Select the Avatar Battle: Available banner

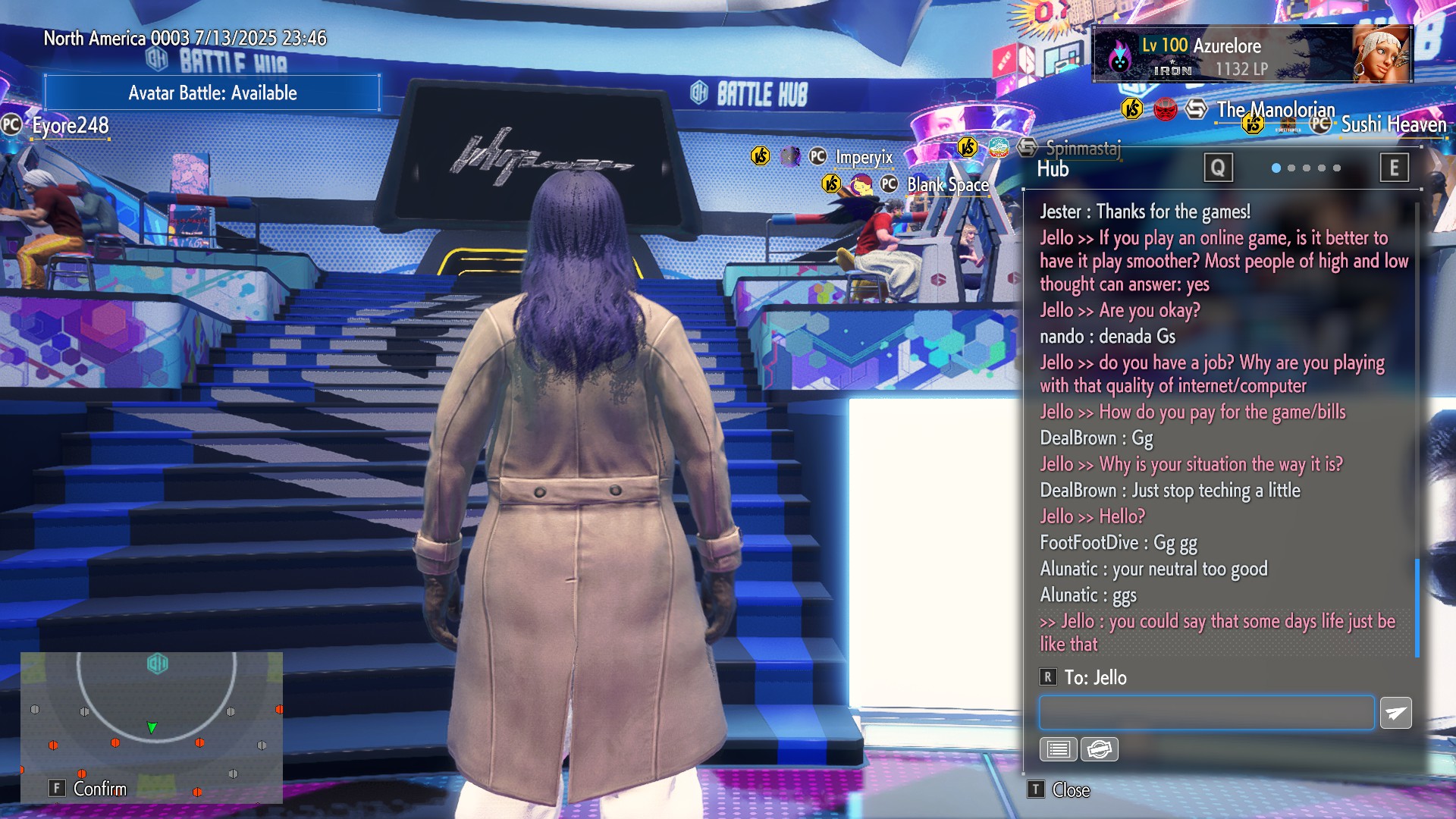click(212, 93)
